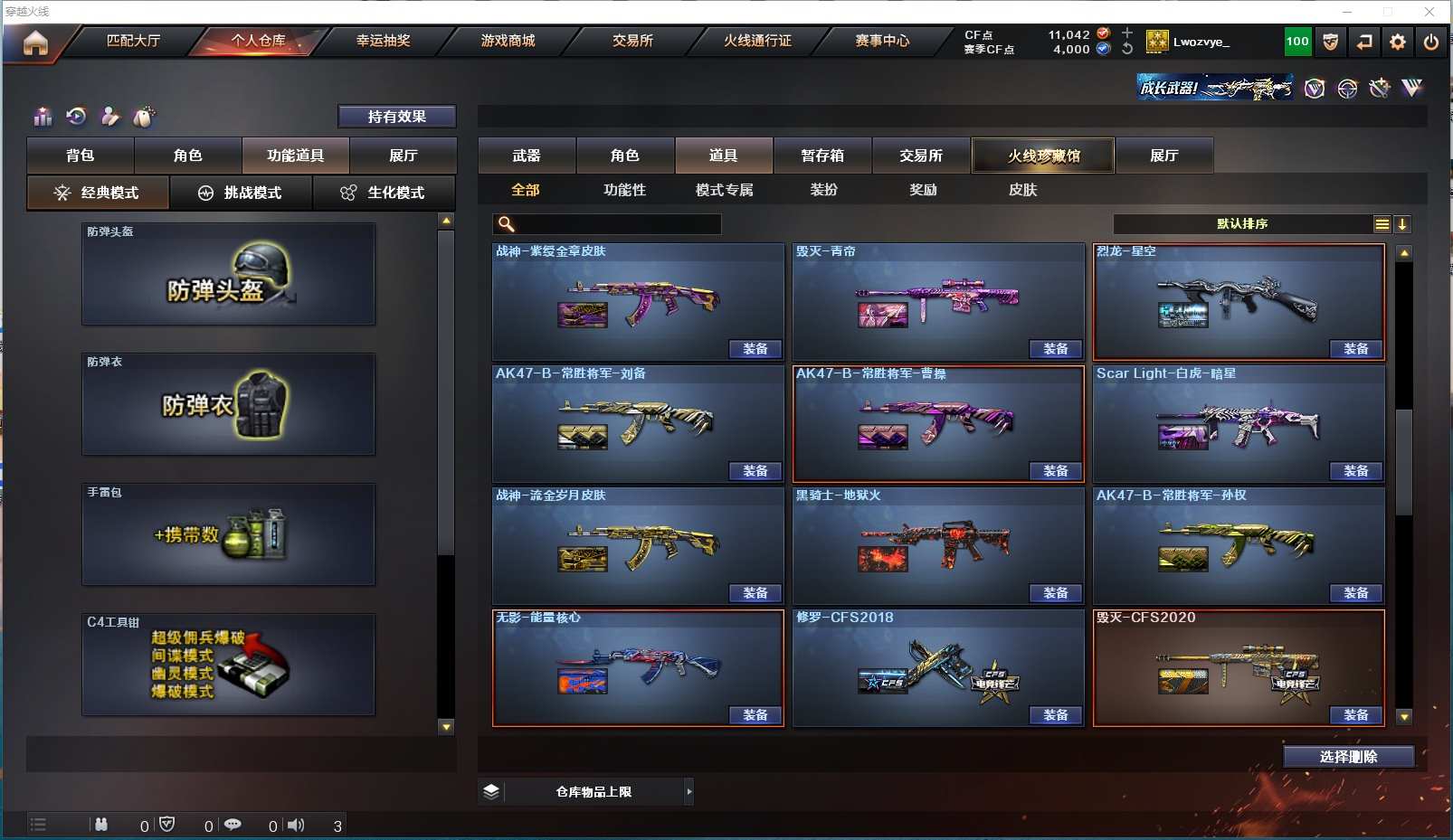Click the home icon button
The height and width of the screenshot is (840, 1453).
click(x=35, y=42)
